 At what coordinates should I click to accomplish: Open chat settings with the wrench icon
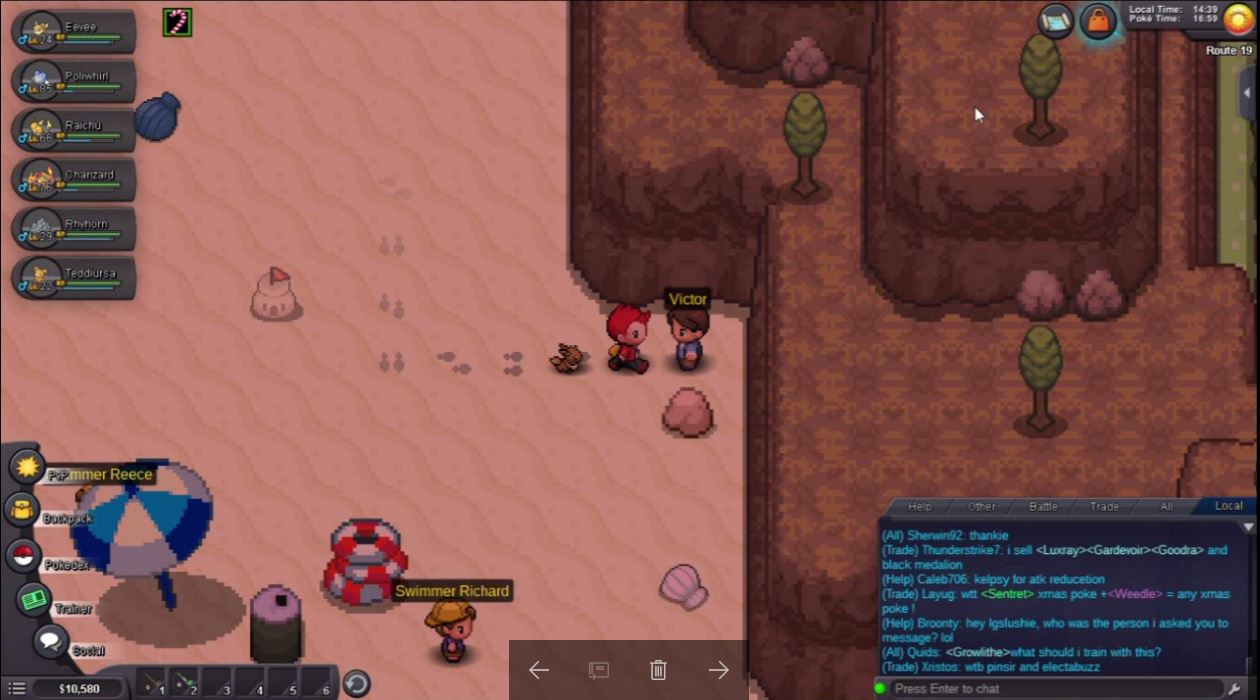1234,689
